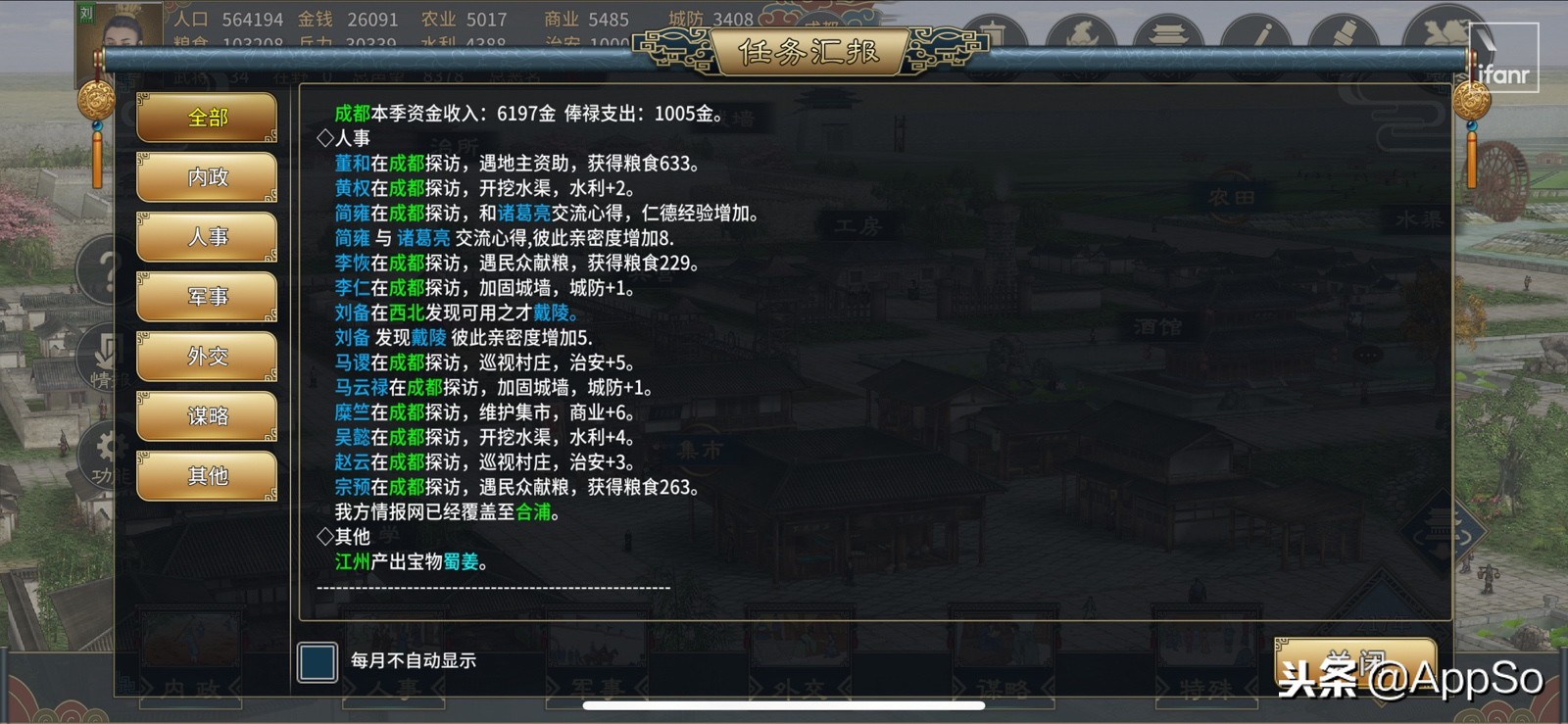This screenshot has height=724, width=1568.
Task: Switch to the 军事 category
Action: [x=206, y=297]
